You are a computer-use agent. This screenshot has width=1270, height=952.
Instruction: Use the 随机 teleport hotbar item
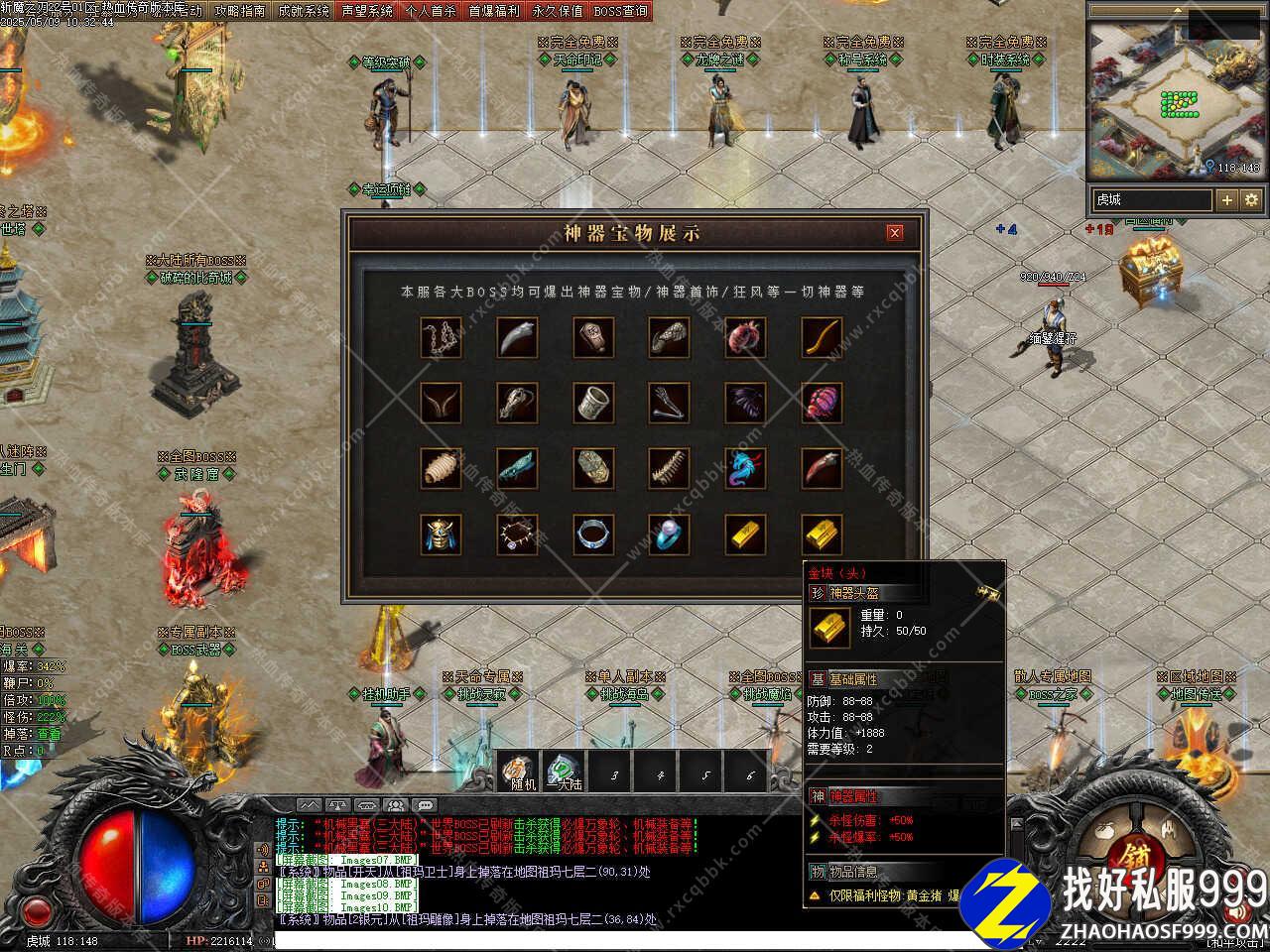pos(519,771)
